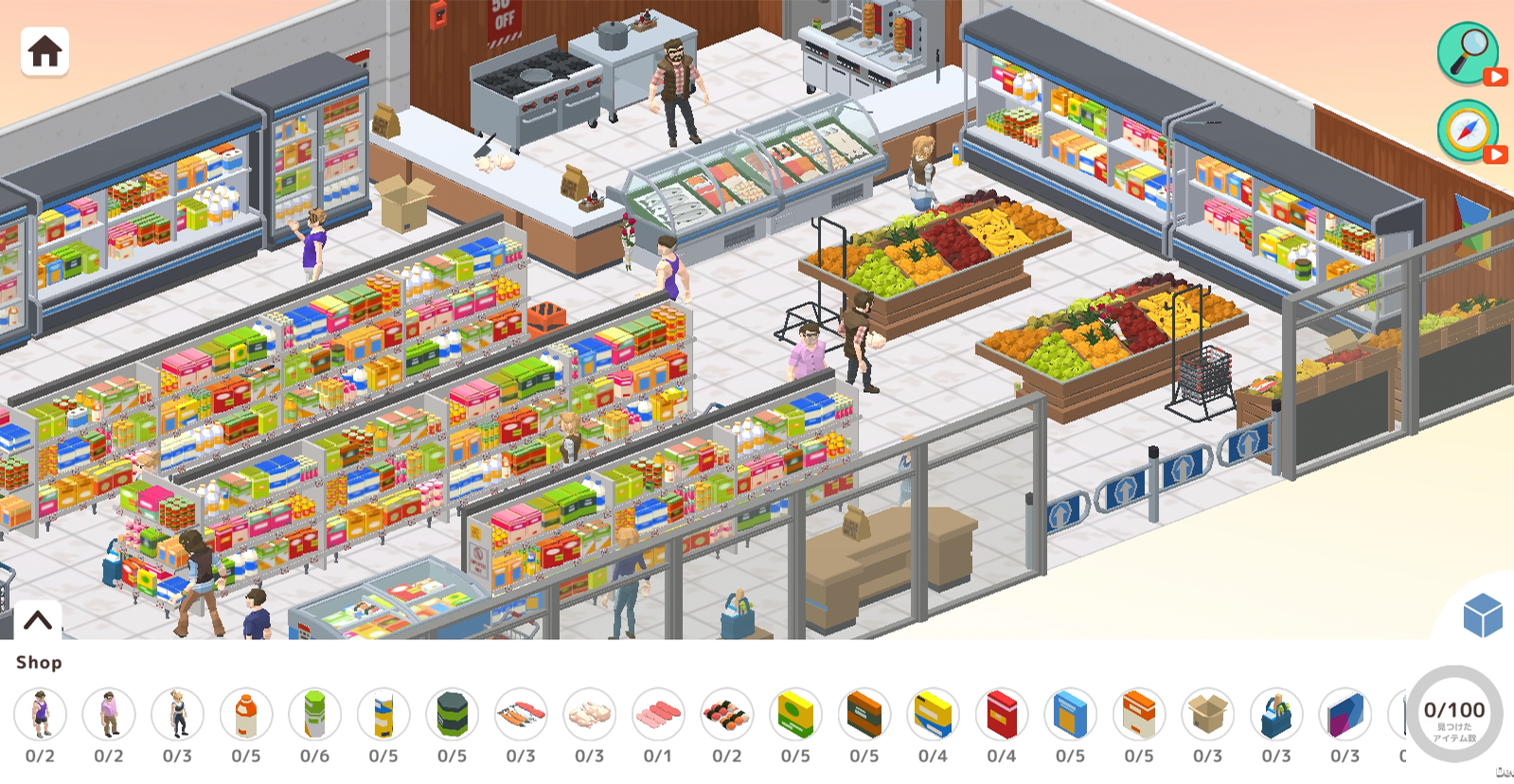The image size is (1514, 784).
Task: Select the orange bottle item in the Shop tray
Action: [x=246, y=715]
